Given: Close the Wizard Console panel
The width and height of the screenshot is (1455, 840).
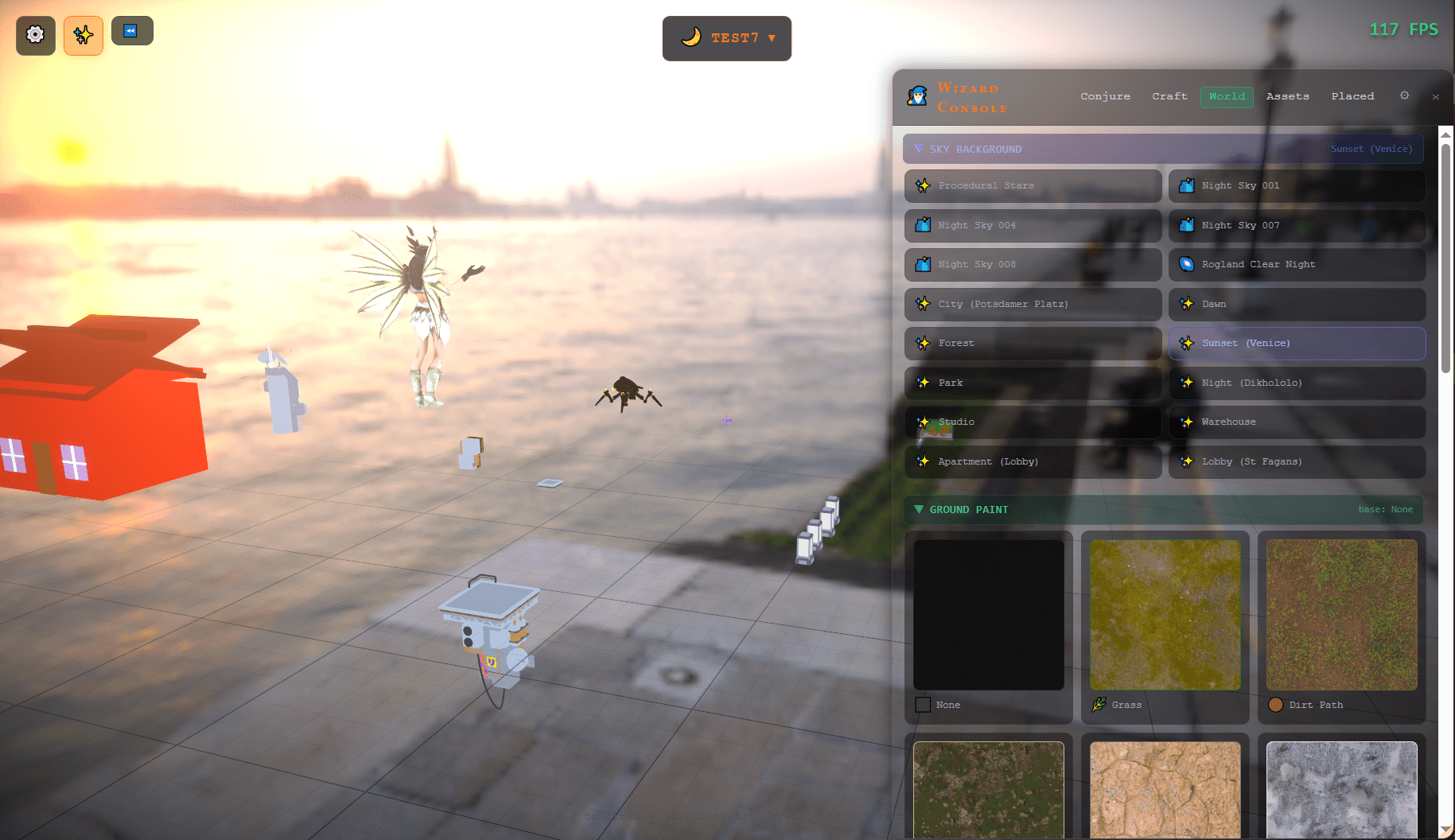Looking at the screenshot, I should [x=1435, y=97].
